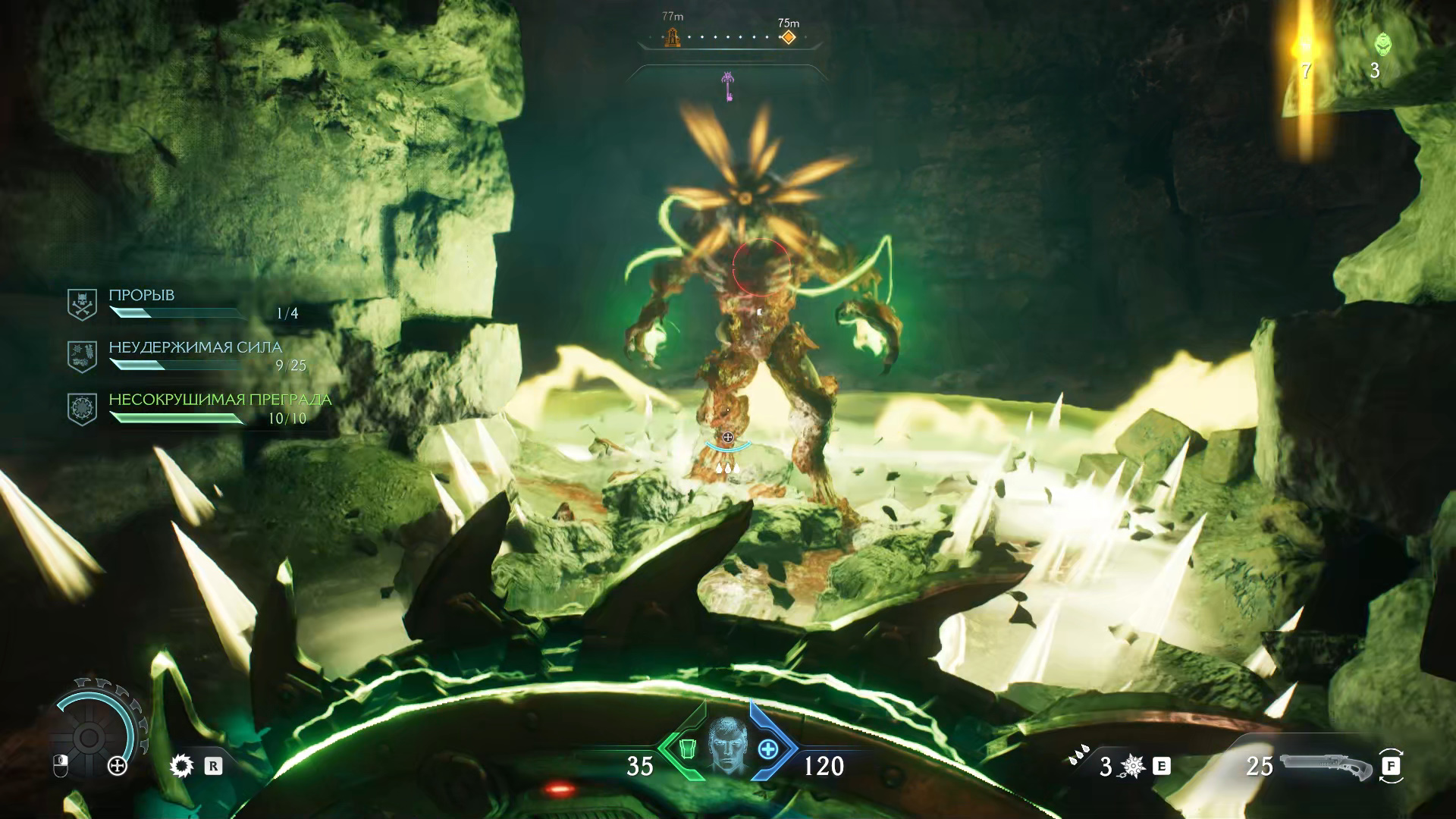Select the green armor icon
The image size is (1456, 819).
pyautogui.click(x=687, y=749)
